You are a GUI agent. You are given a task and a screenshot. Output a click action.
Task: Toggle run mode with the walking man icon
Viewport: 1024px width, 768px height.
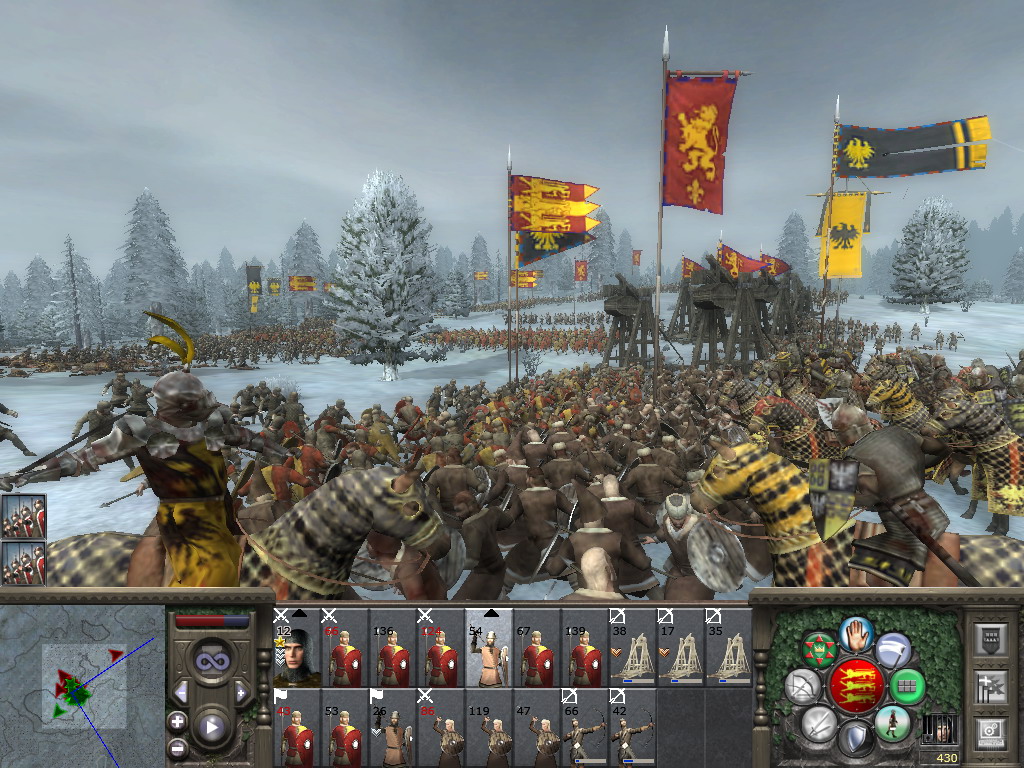coord(893,723)
